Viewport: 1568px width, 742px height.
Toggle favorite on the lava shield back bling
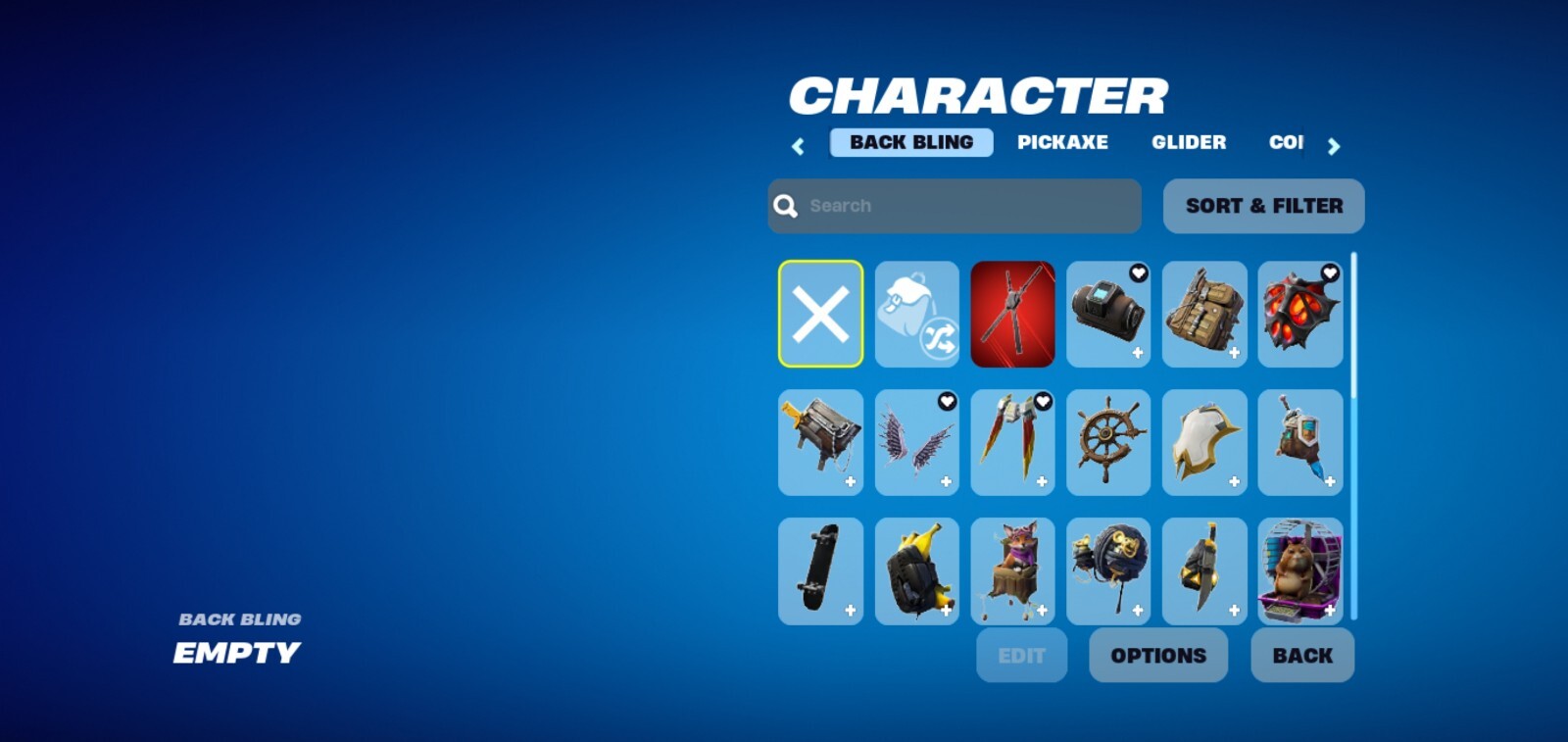pyautogui.click(x=1330, y=272)
